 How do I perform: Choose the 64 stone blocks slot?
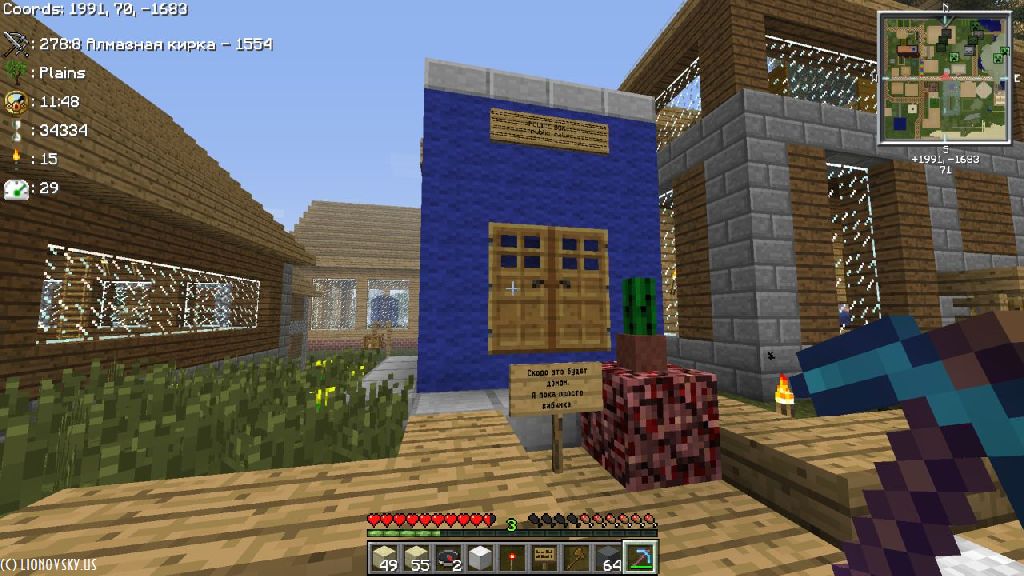tap(608, 558)
